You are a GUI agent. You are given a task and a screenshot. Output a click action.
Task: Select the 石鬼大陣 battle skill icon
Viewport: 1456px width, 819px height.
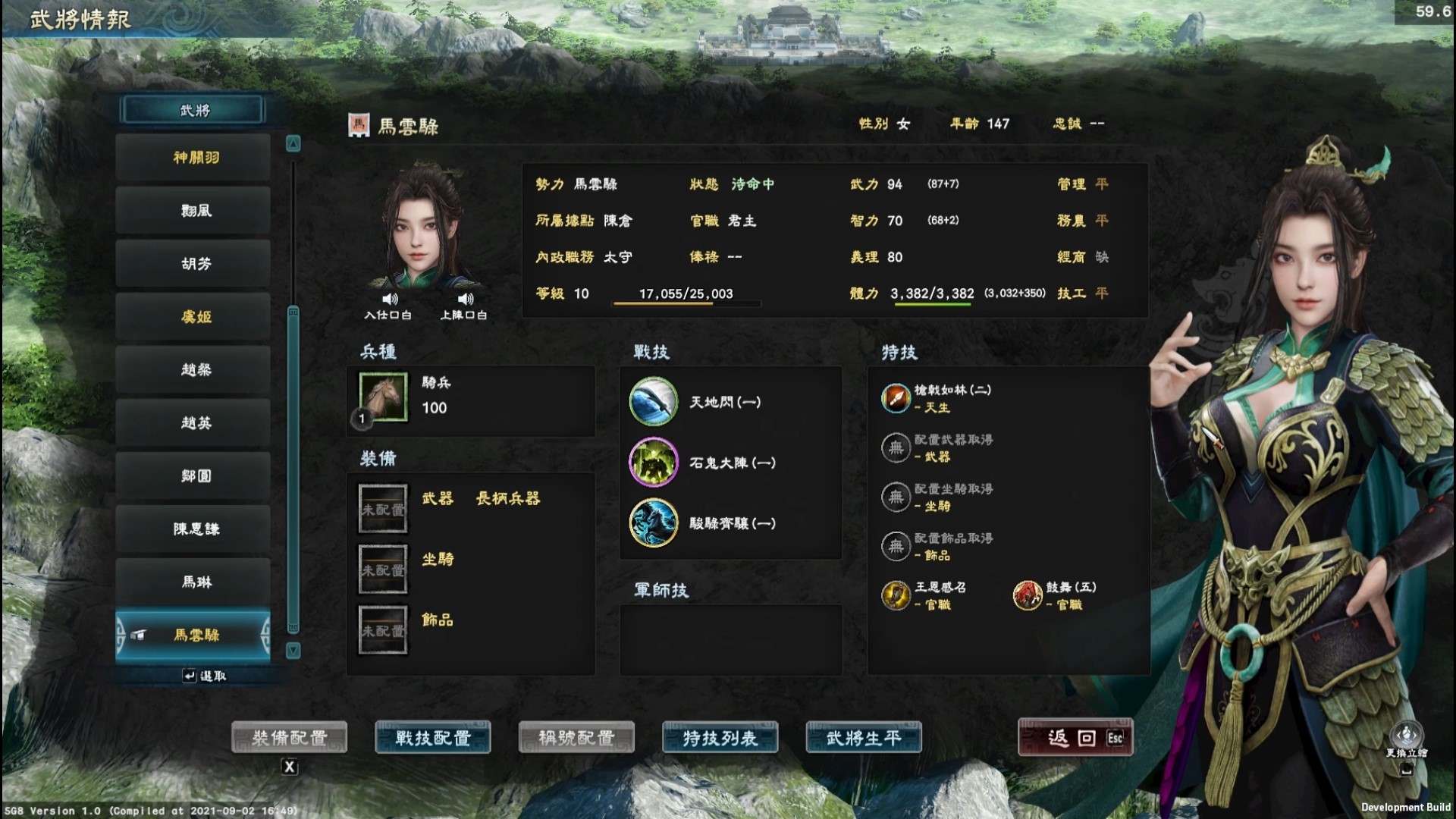653,463
